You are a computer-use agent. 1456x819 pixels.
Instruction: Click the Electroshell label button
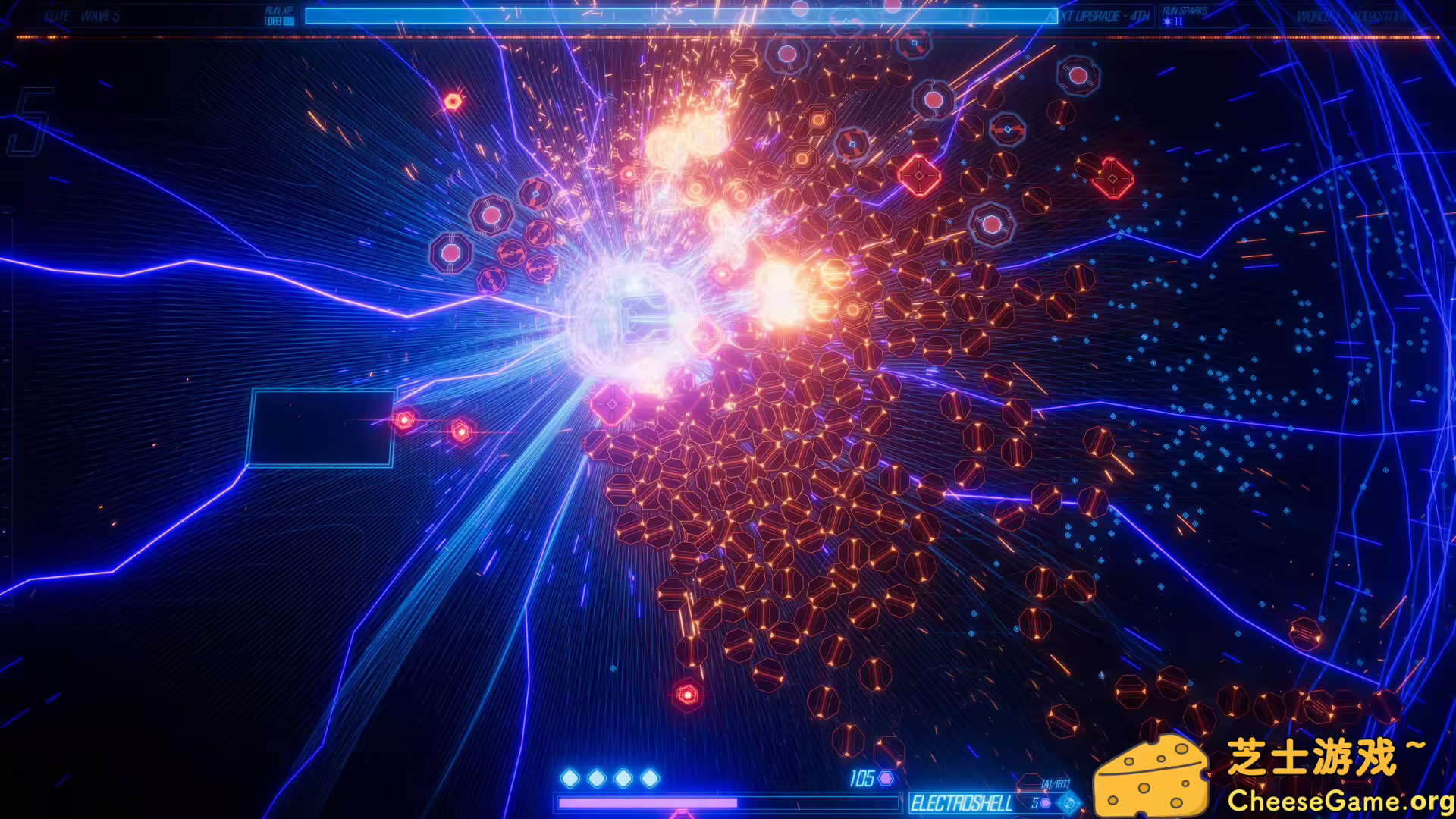point(962,802)
